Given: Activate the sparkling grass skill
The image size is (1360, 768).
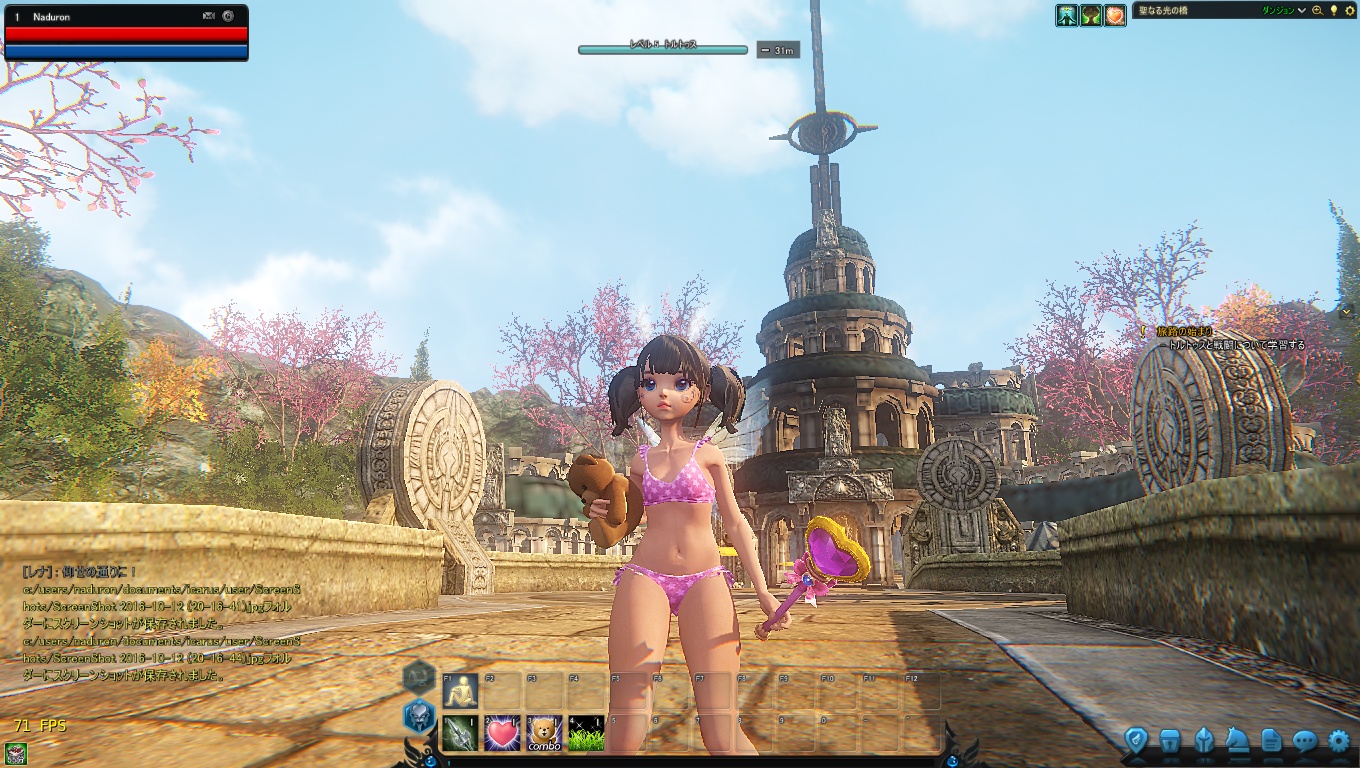Looking at the screenshot, I should pyautogui.click(x=586, y=733).
